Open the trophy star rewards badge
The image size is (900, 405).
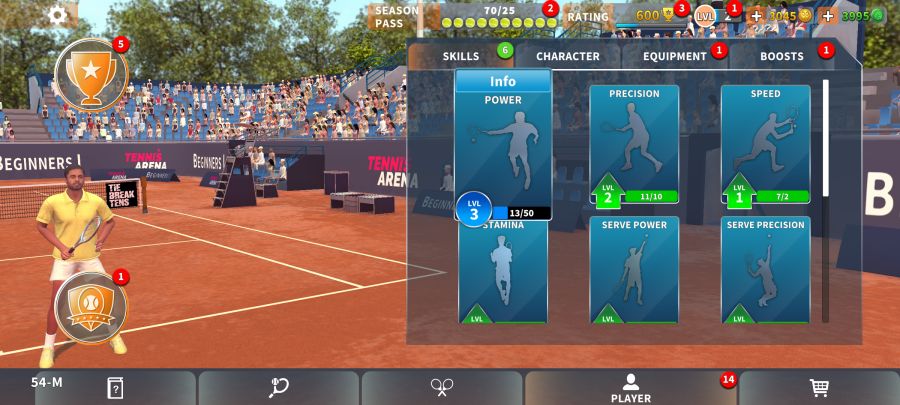[x=91, y=75]
